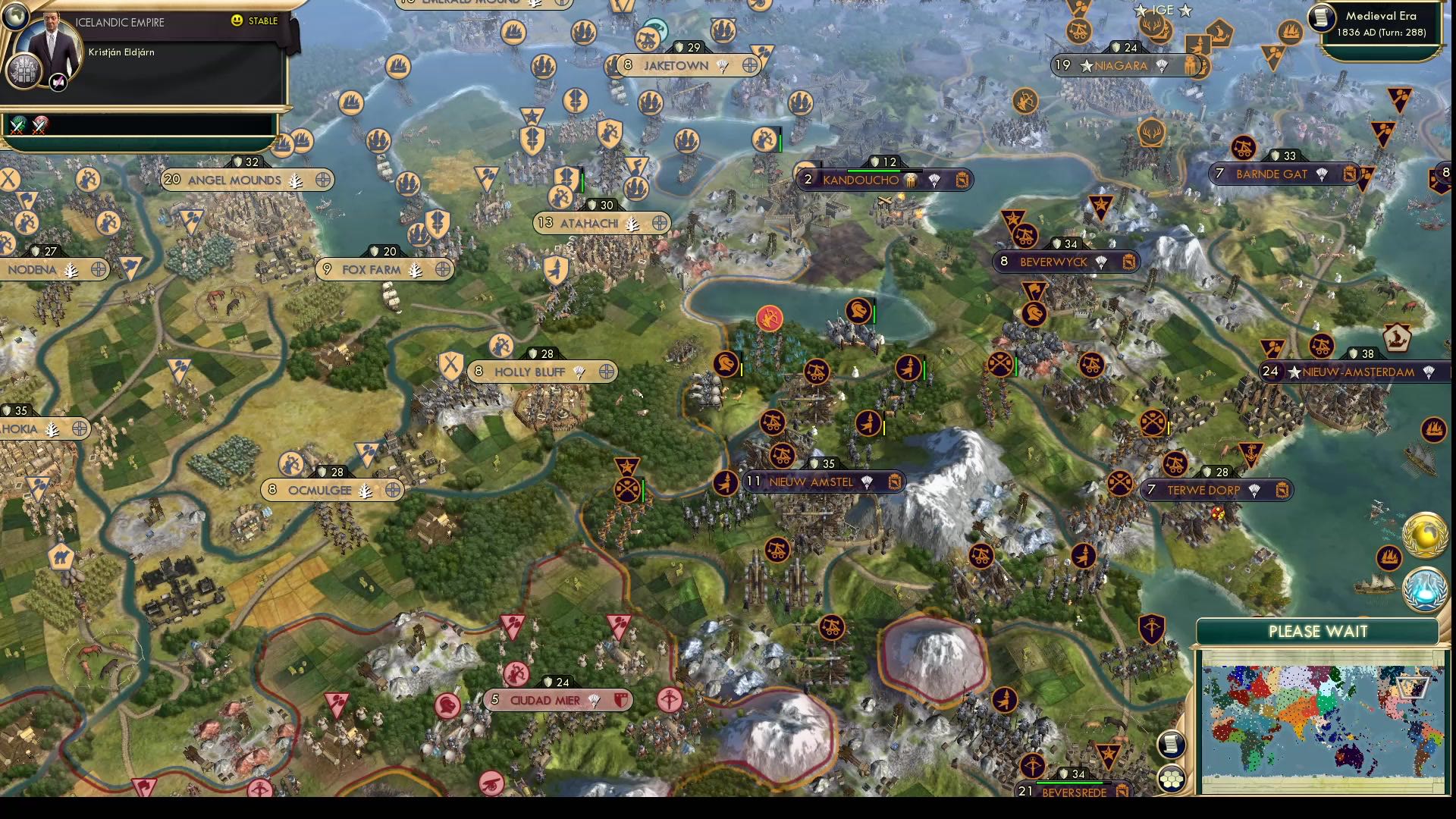Image resolution: width=1456 pixels, height=819 pixels.
Task: Click the trade globe icon on Angel Mounds banner
Action: click(x=324, y=180)
